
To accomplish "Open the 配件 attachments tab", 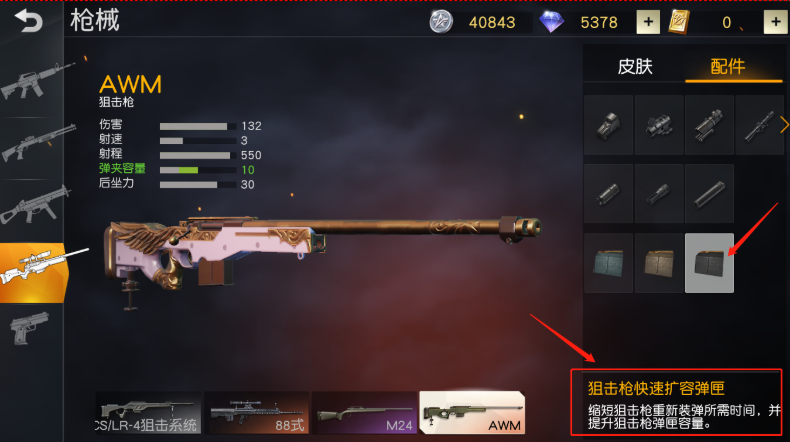I will [x=727, y=66].
